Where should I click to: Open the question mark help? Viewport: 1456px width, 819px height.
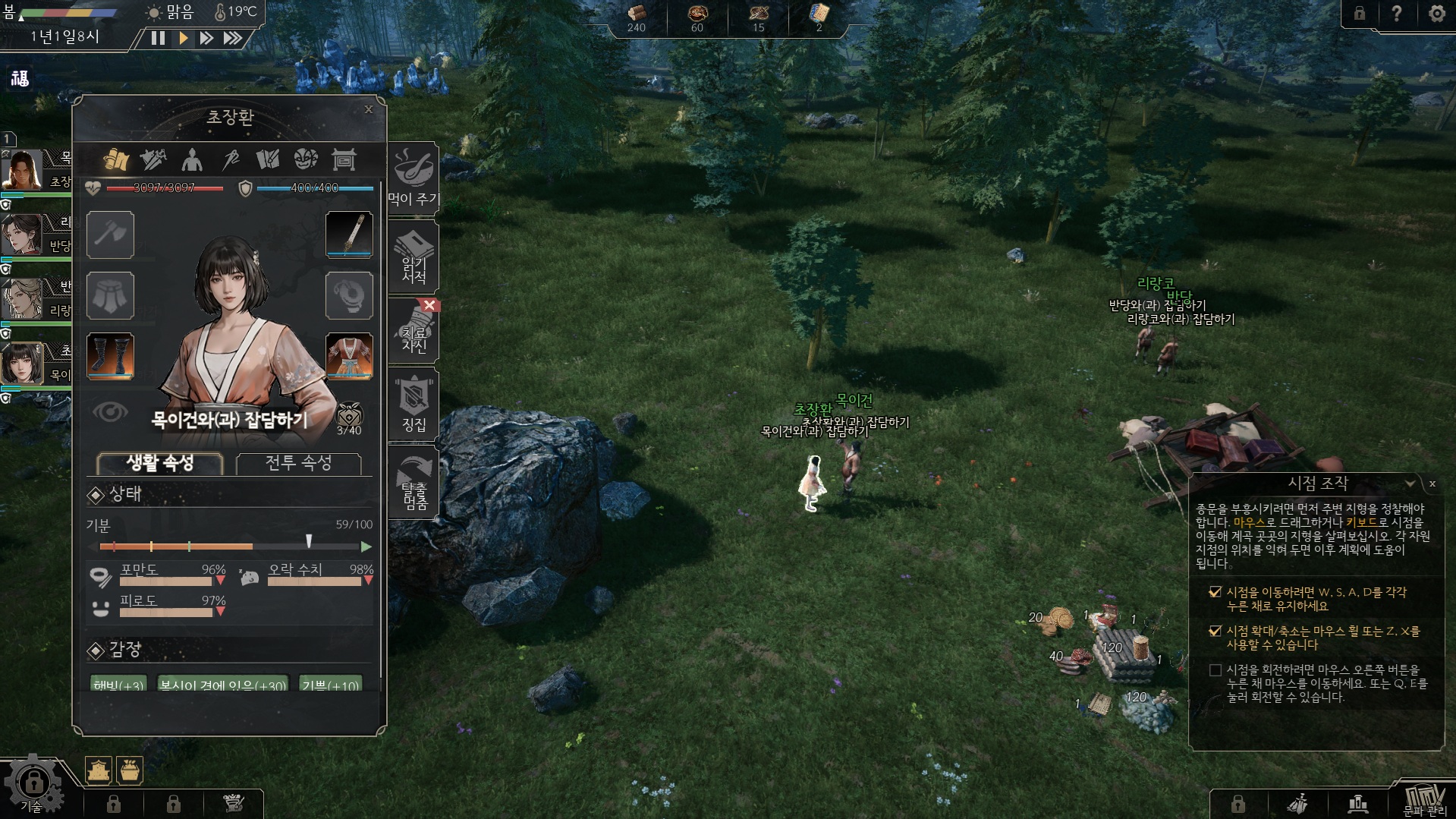(x=1396, y=14)
